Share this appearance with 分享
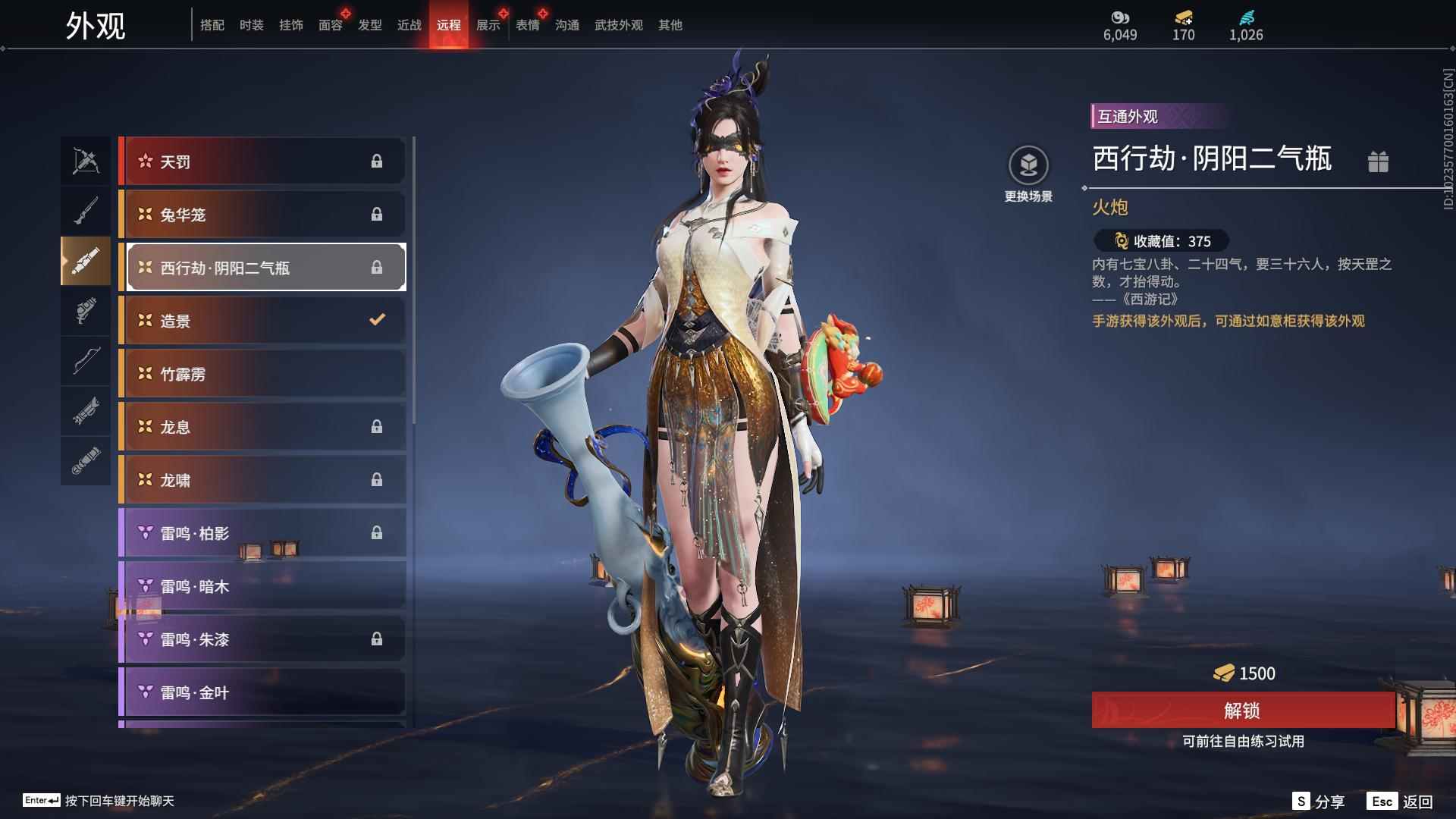1456x819 pixels. coord(1319,802)
